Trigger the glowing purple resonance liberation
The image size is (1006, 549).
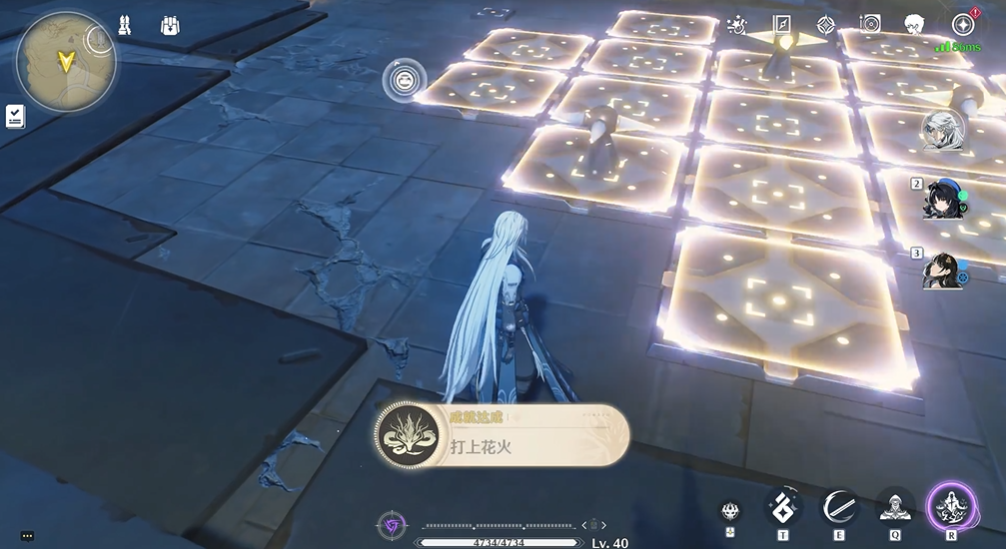[951, 506]
